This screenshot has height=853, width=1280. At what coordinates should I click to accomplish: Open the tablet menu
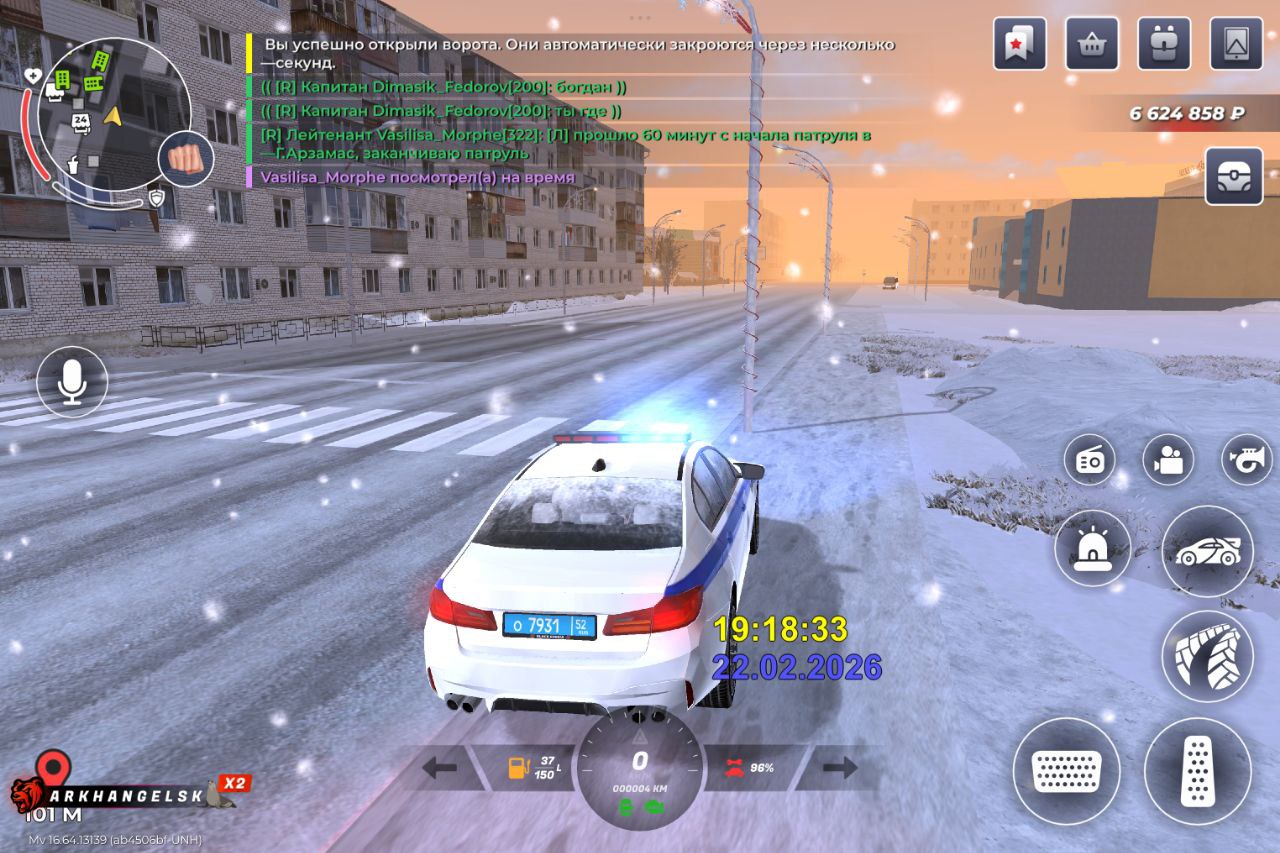tap(1236, 44)
